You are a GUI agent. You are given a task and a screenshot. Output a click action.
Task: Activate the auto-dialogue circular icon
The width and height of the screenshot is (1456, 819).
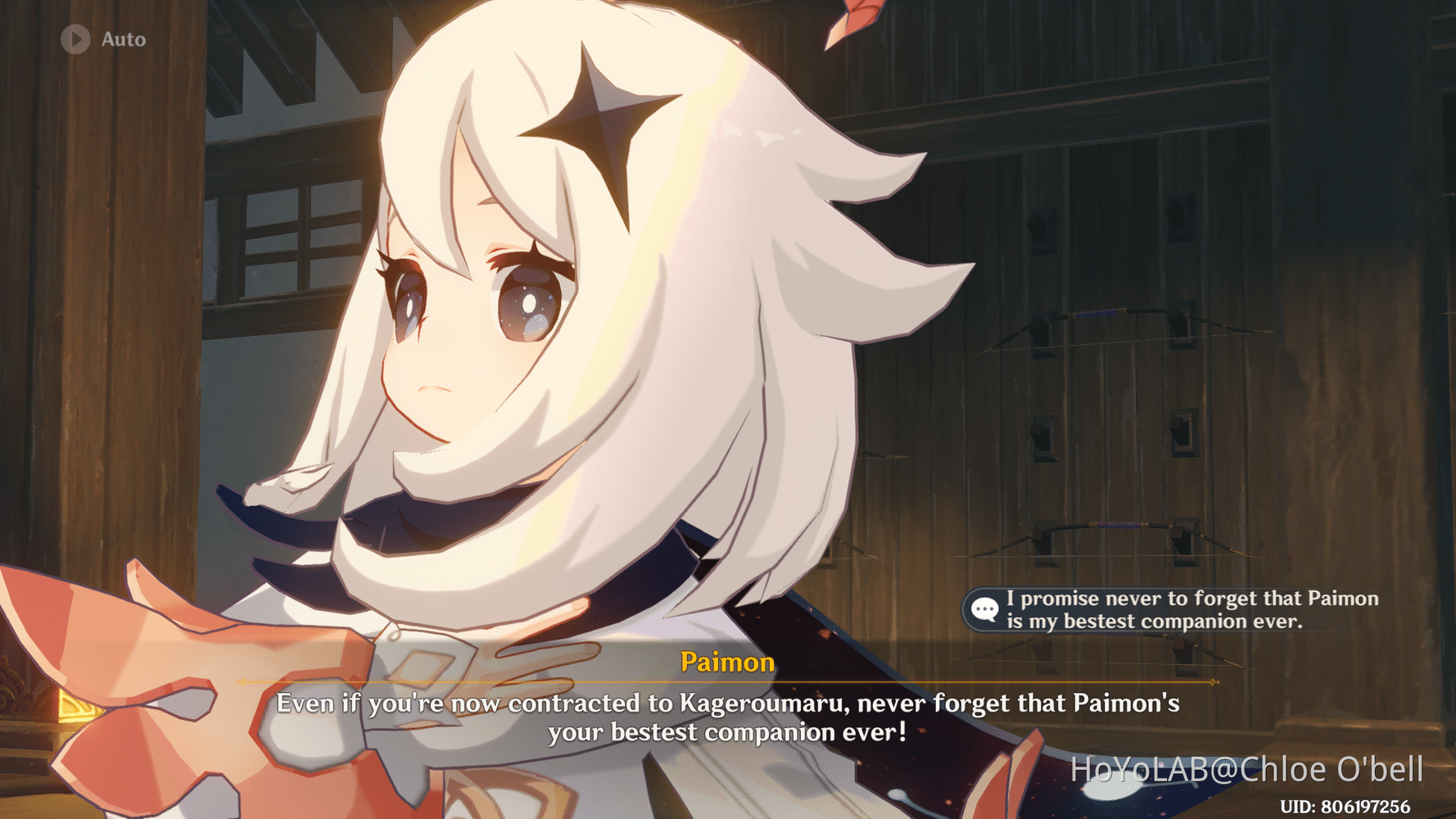point(76,38)
